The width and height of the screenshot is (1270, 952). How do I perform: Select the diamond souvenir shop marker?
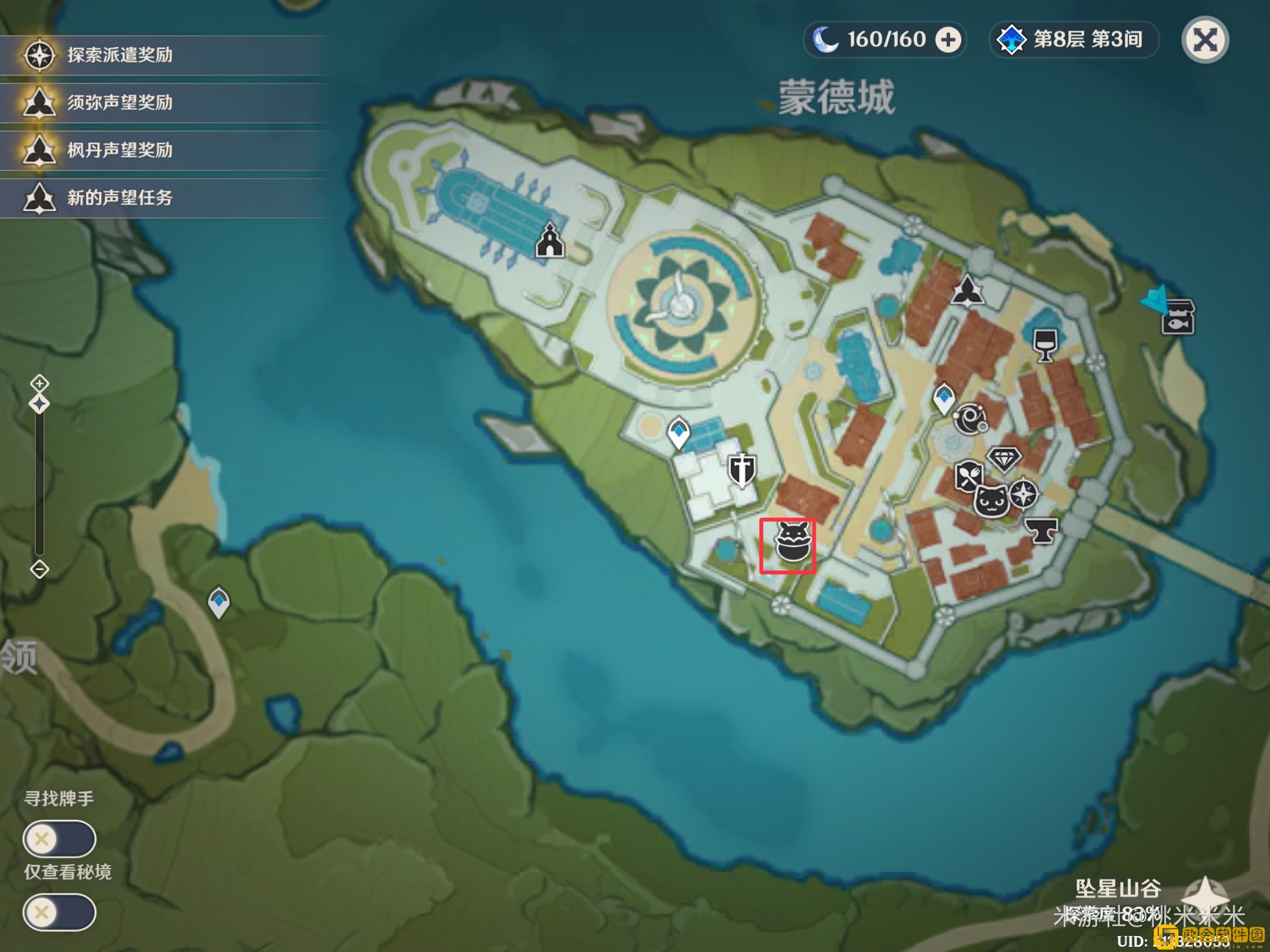(x=1004, y=459)
